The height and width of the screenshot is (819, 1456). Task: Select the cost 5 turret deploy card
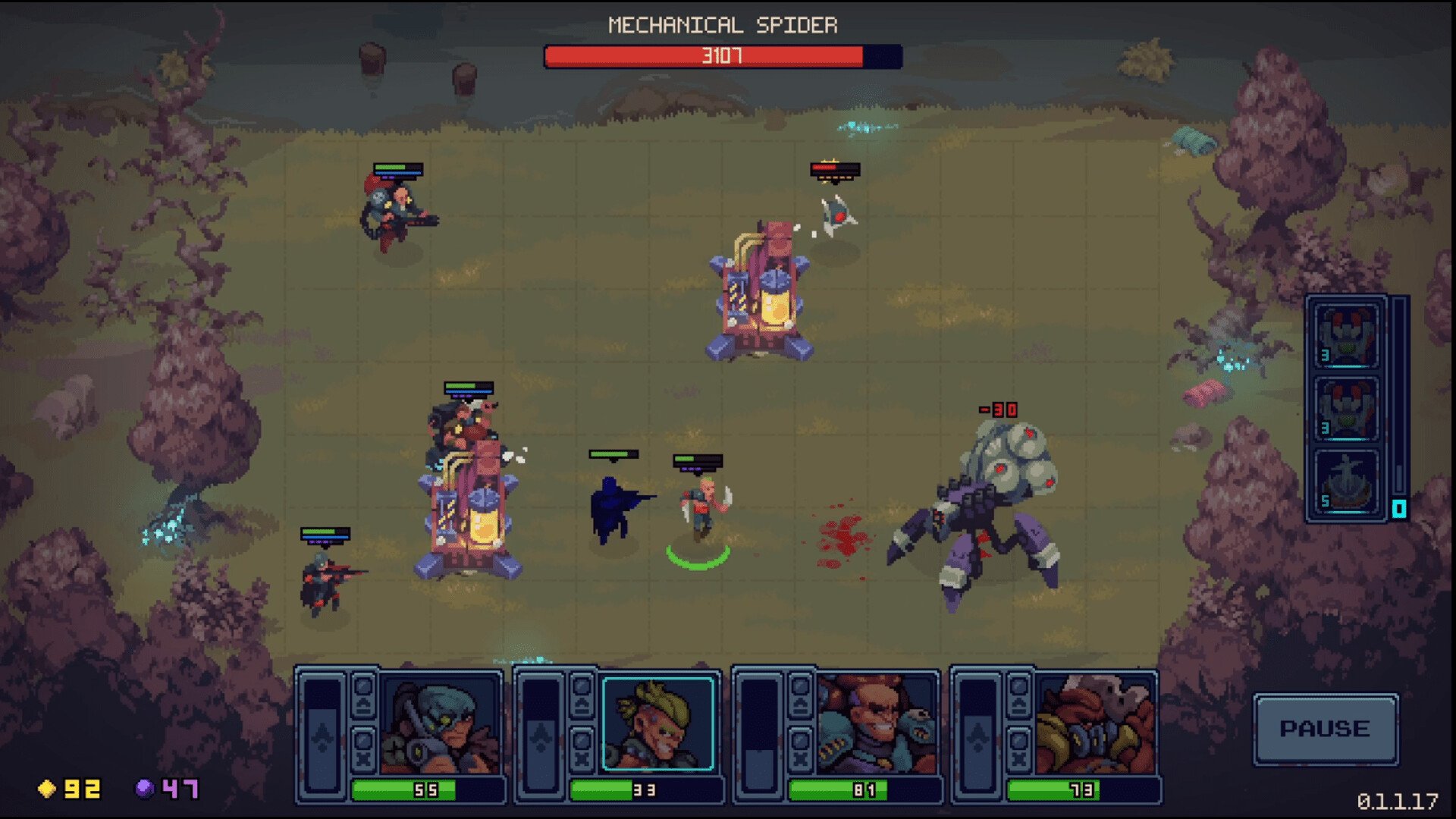click(1346, 482)
